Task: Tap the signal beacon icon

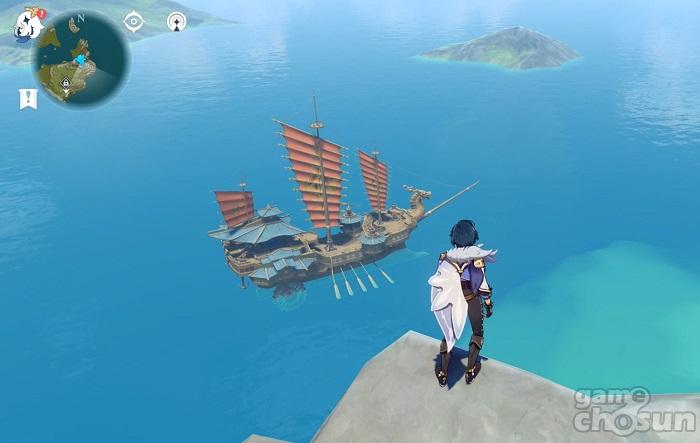Action: [177, 21]
